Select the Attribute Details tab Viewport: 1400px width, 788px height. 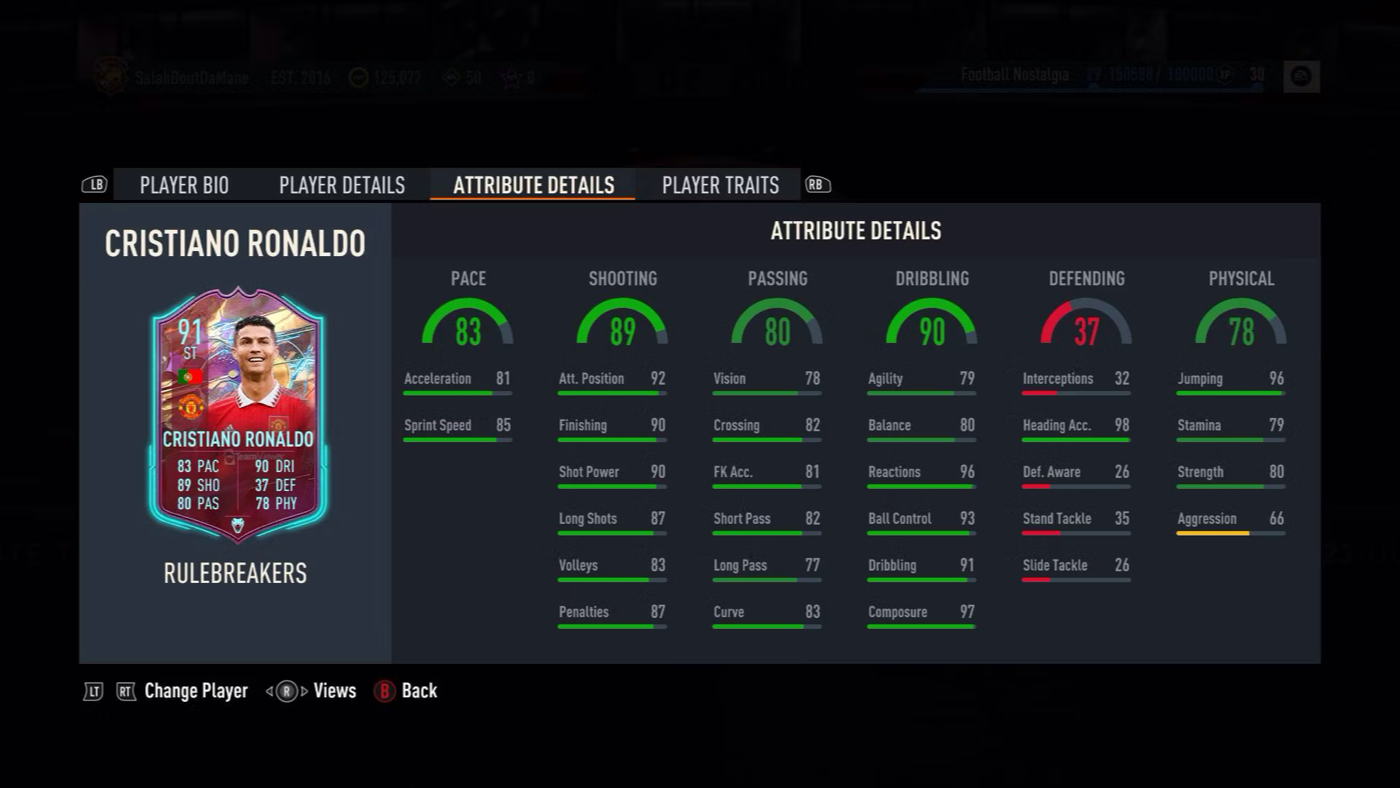point(533,185)
